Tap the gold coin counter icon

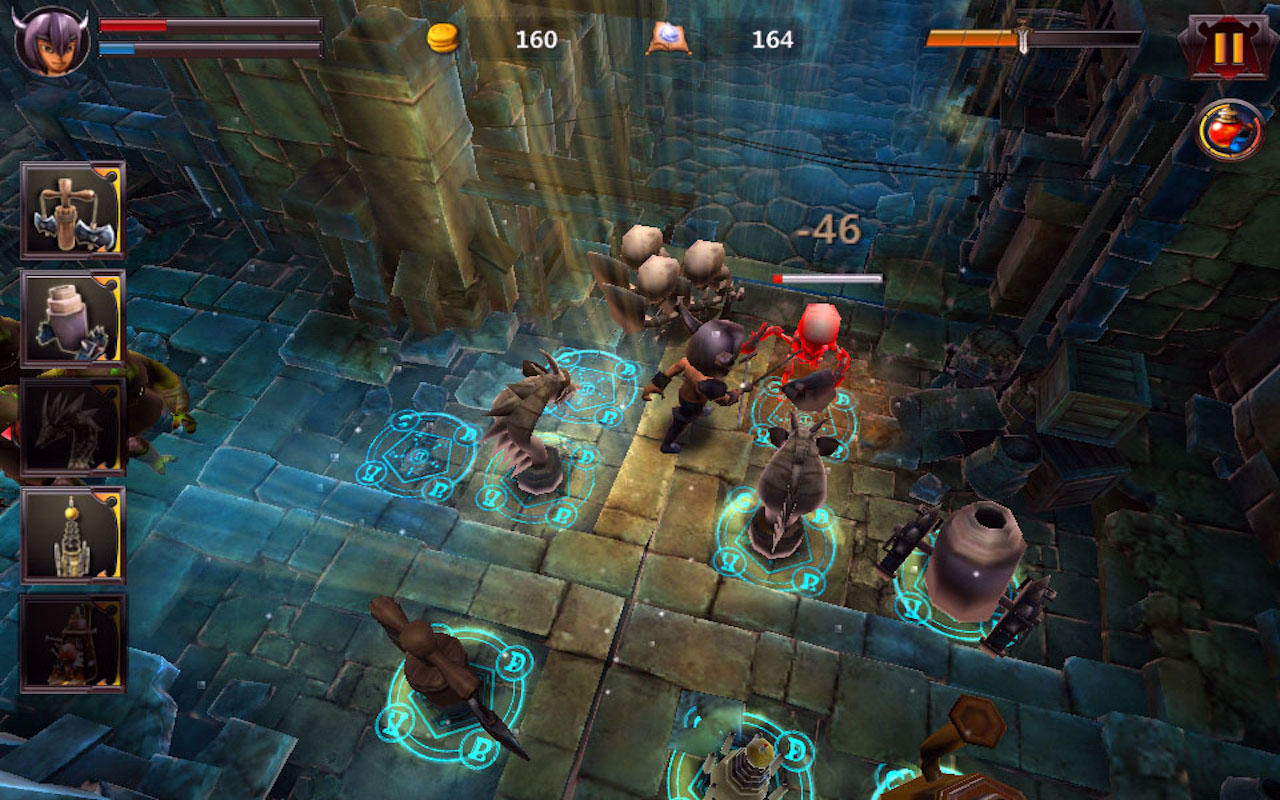(x=443, y=39)
